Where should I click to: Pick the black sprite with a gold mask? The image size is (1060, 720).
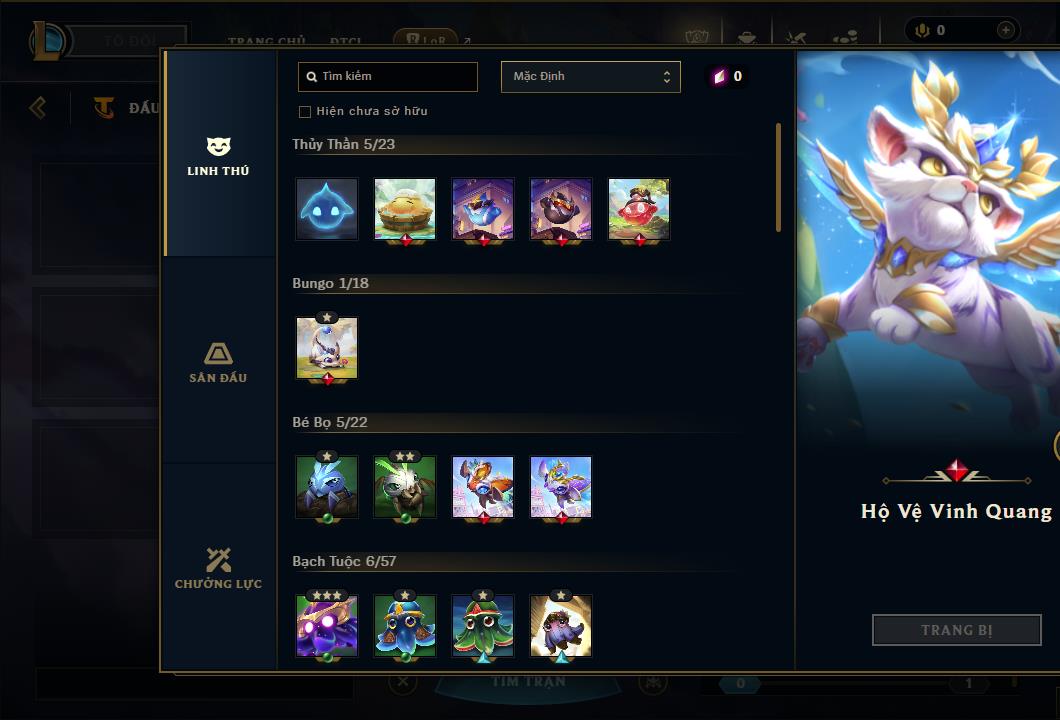pyautogui.click(x=561, y=210)
